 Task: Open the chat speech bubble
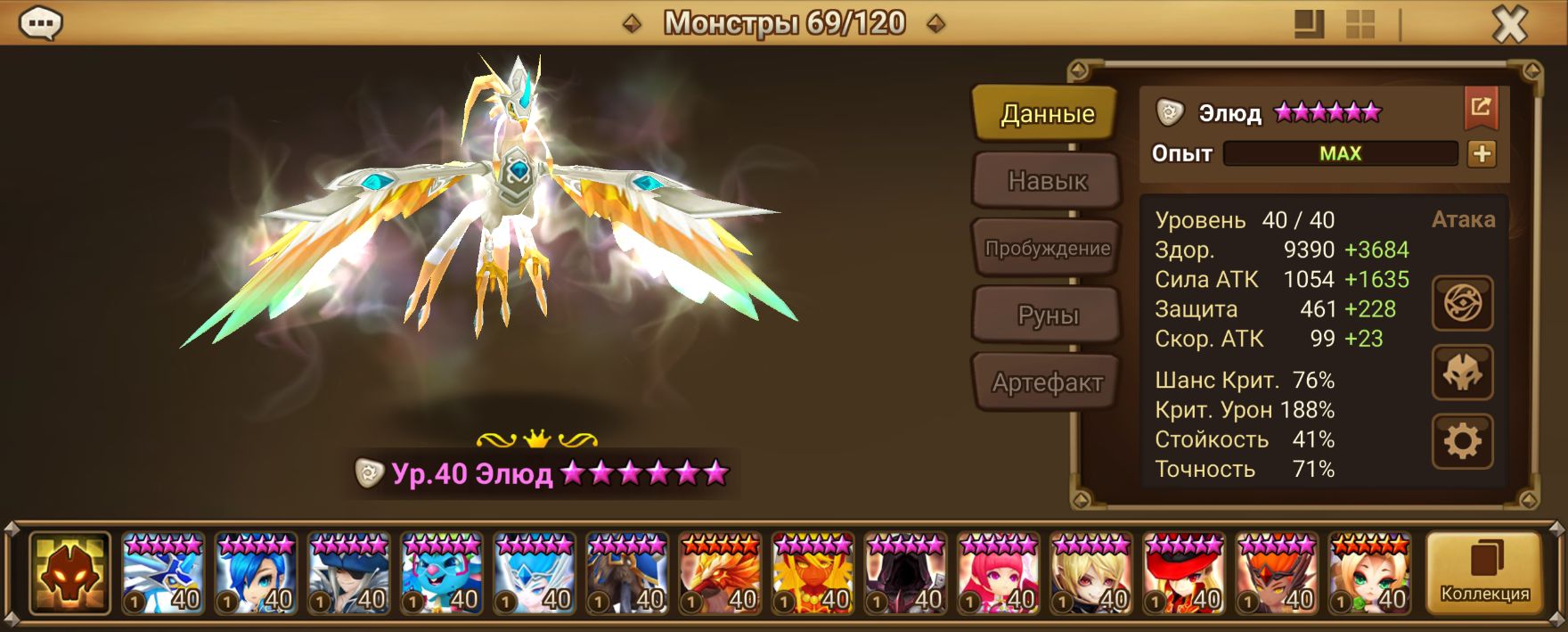click(x=40, y=24)
